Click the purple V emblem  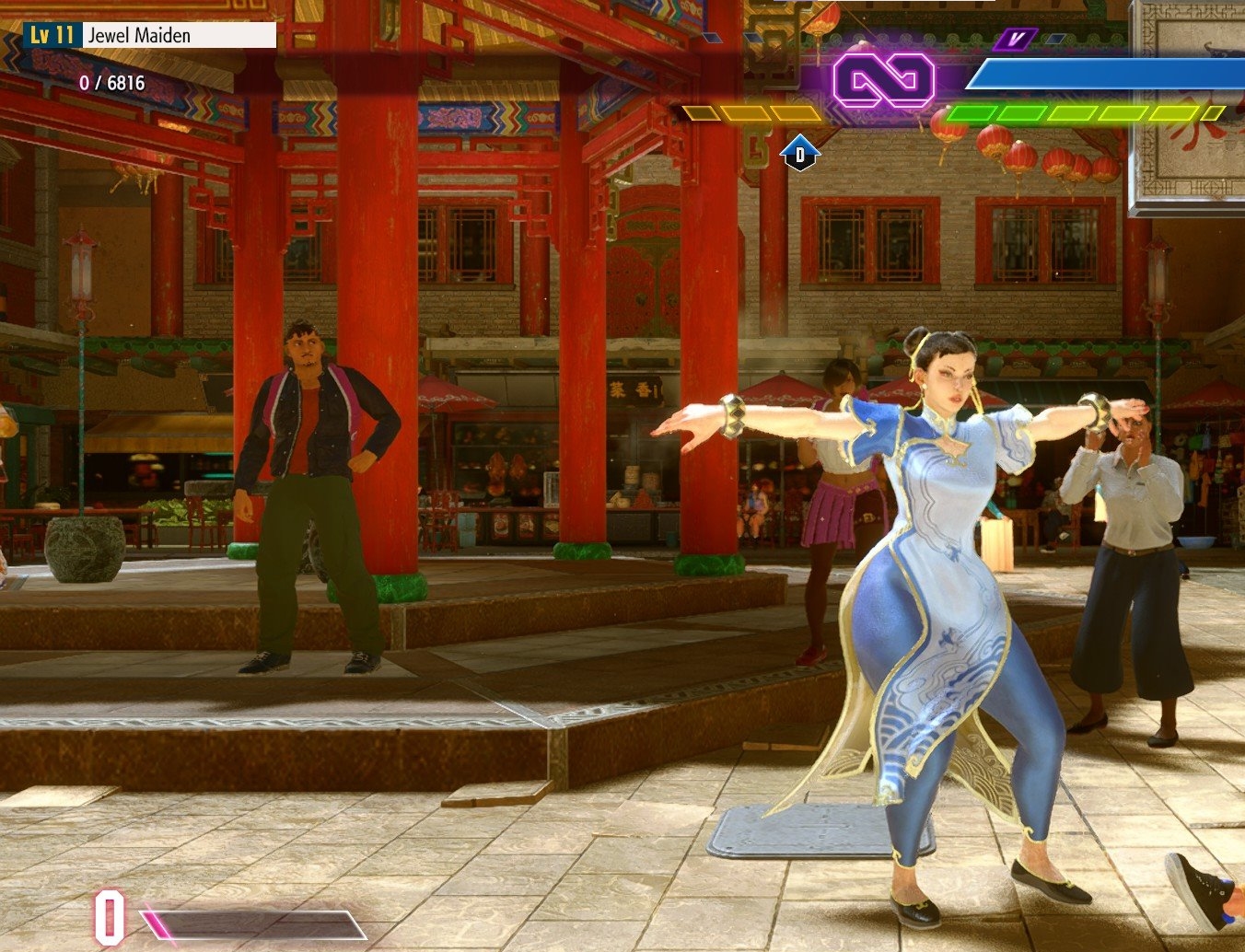[x=1015, y=39]
